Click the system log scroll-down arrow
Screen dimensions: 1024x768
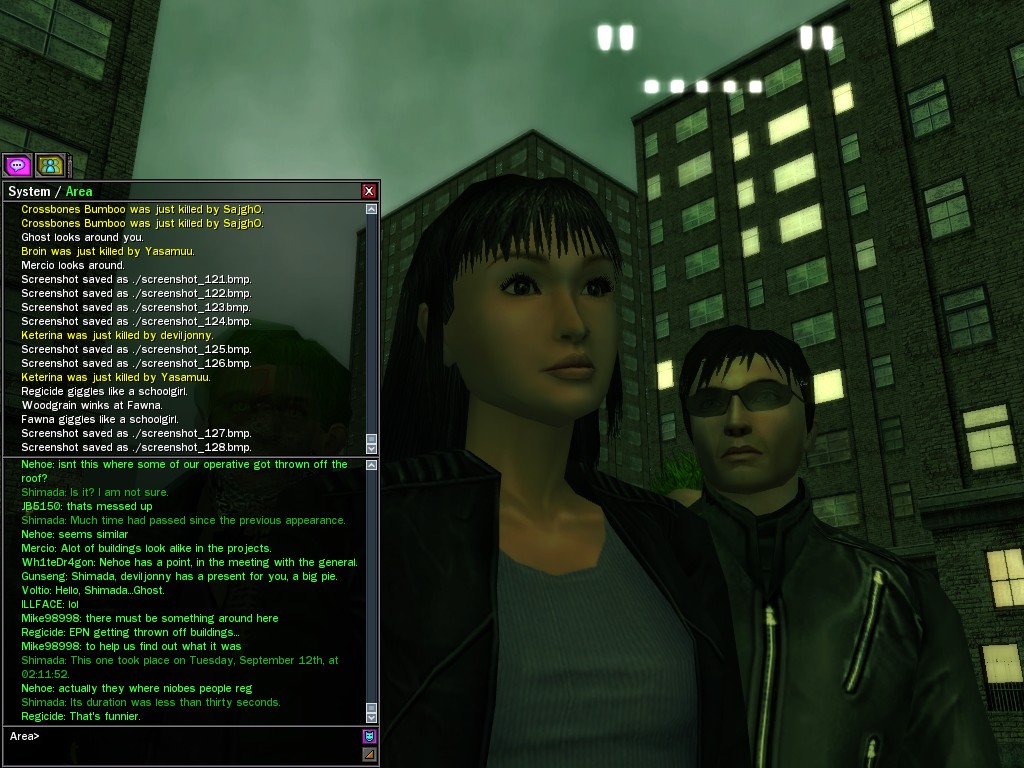click(372, 447)
